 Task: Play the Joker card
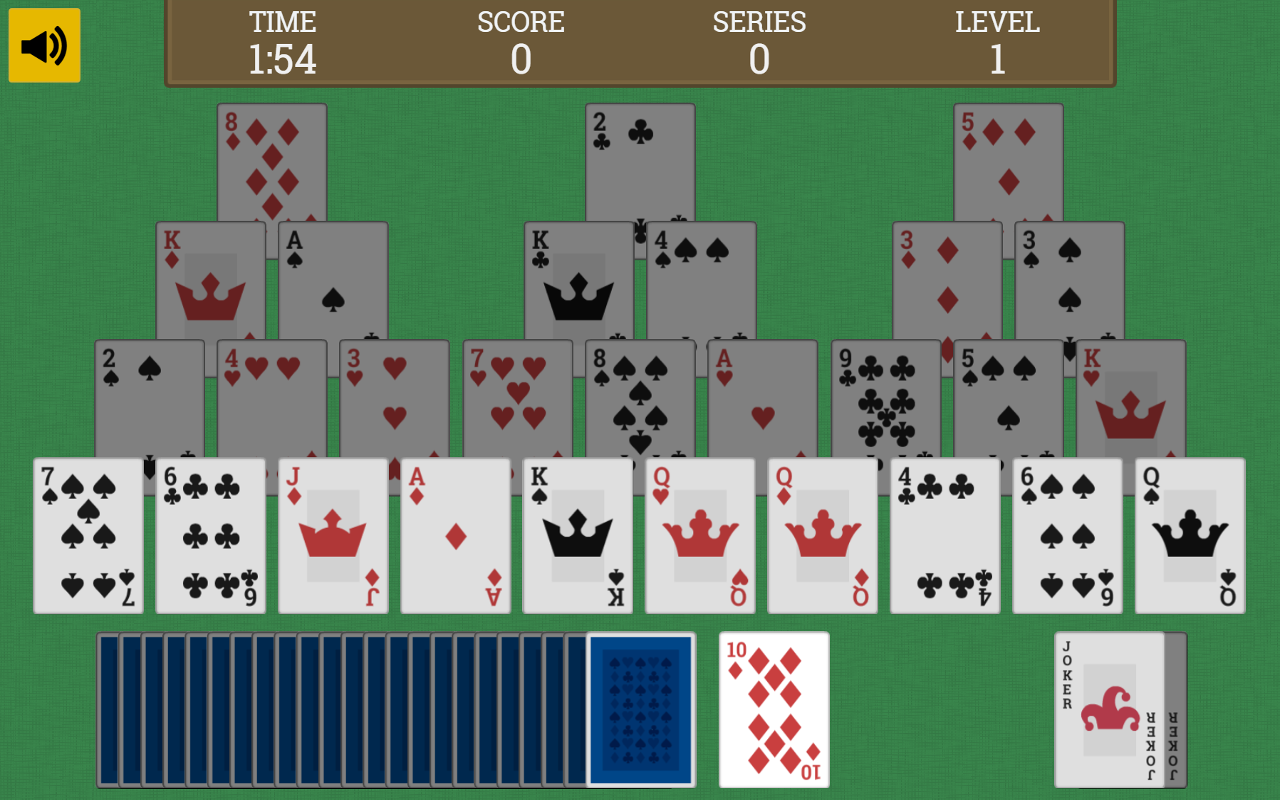1110,708
